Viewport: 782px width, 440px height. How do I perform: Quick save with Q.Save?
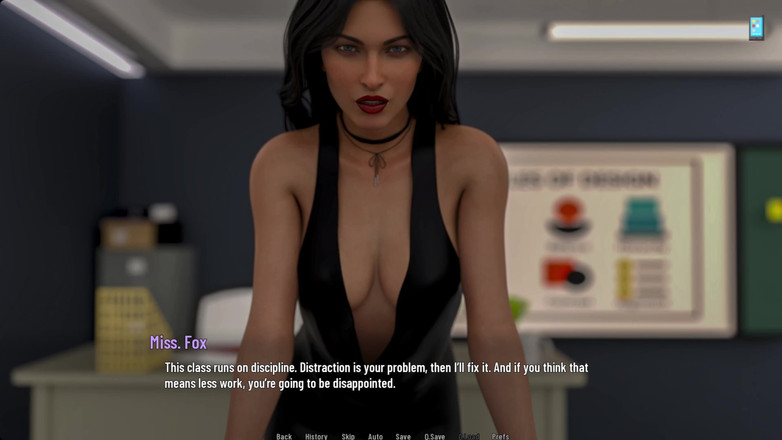[434, 436]
